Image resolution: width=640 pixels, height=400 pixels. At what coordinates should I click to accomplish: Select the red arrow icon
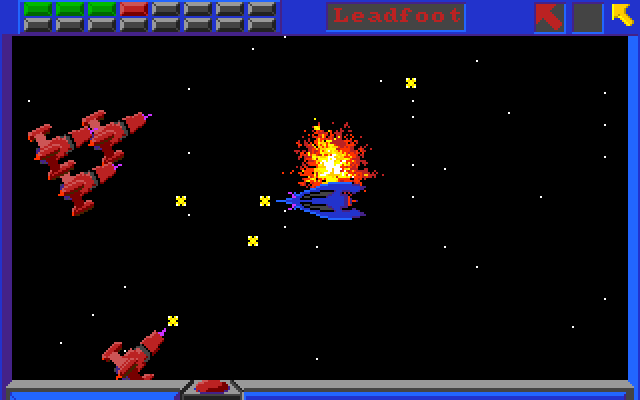pos(549,17)
